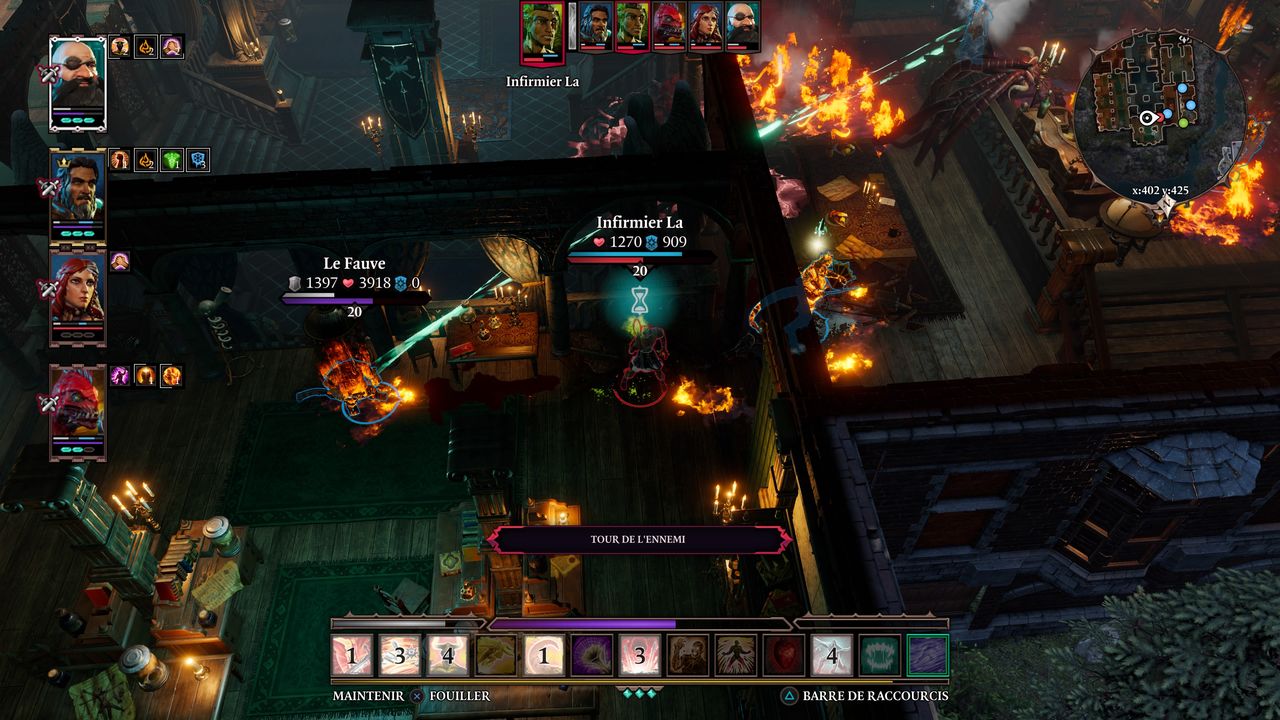Select the red lizard party portrait
Screen dimensions: 1280x720
click(x=78, y=411)
